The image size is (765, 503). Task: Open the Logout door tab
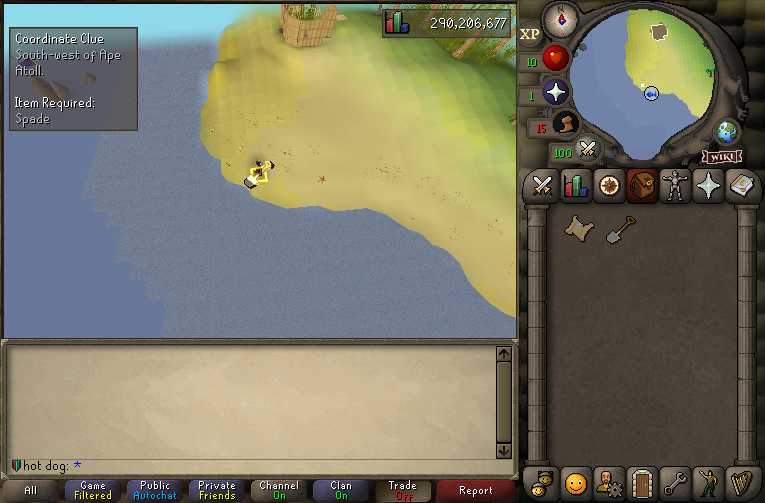tap(642, 483)
